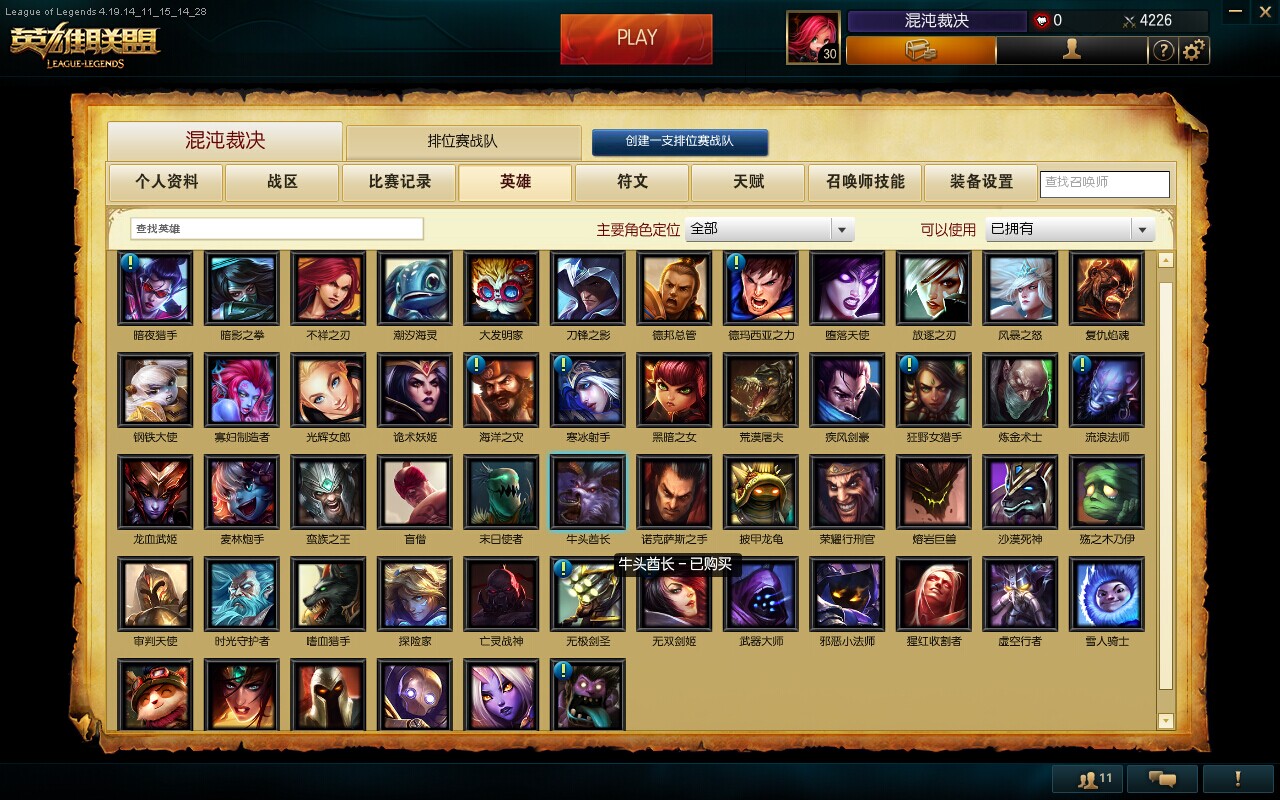1280x800 pixels.
Task: Open the friends list showing 11 online
Action: [x=1086, y=778]
